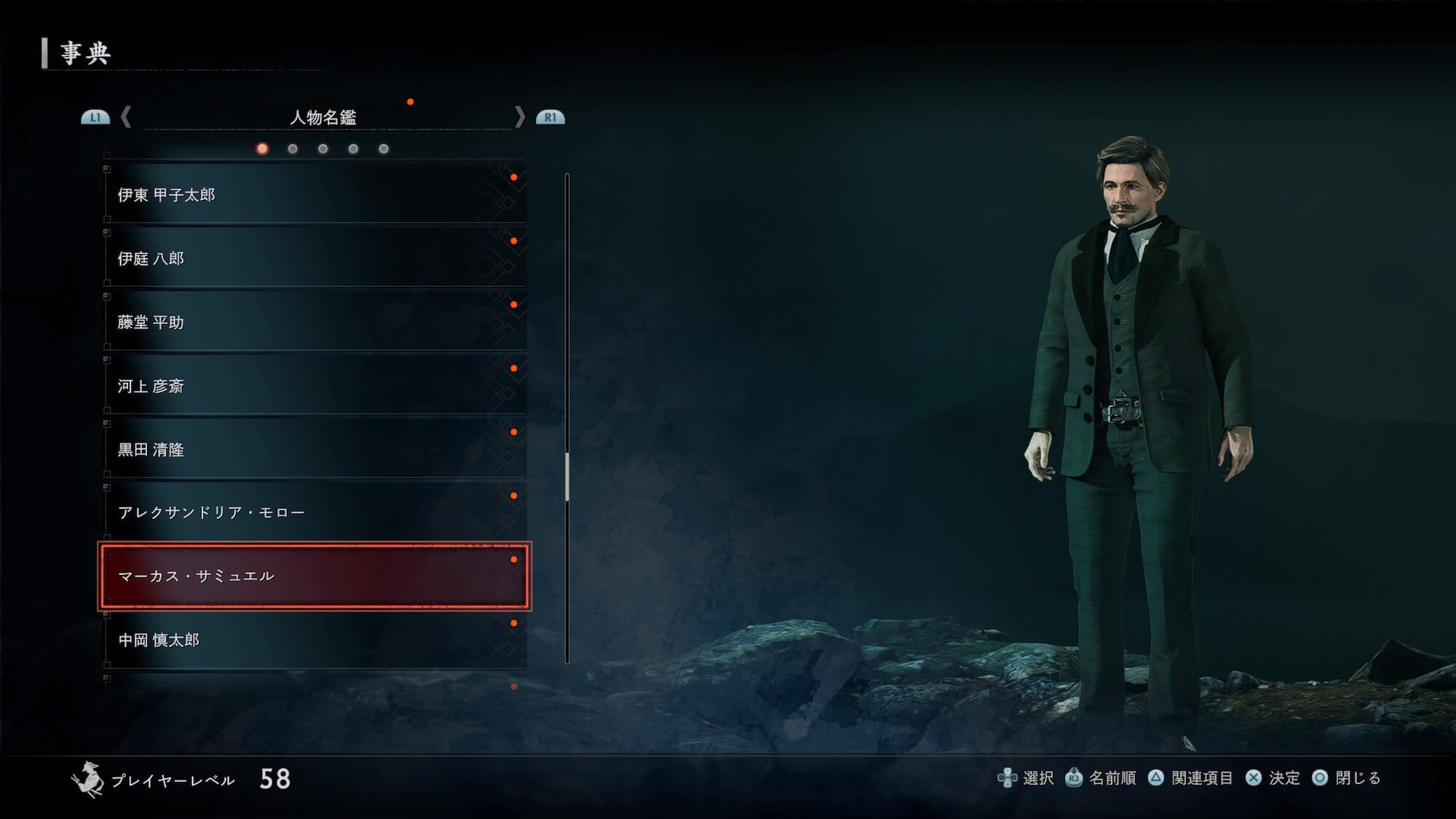Go to the previous category with left arrow
This screenshot has width=1456, height=819.
tap(126, 116)
